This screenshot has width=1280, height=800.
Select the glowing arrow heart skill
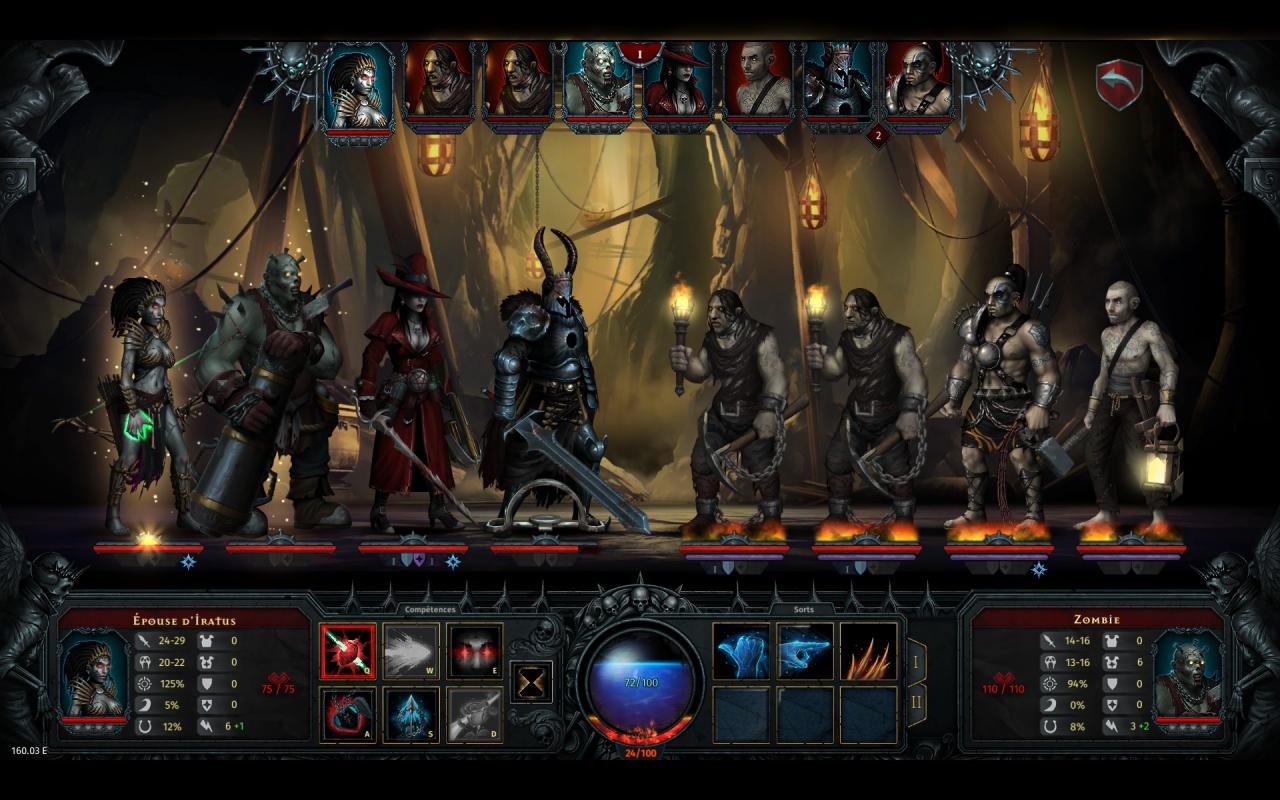348,652
